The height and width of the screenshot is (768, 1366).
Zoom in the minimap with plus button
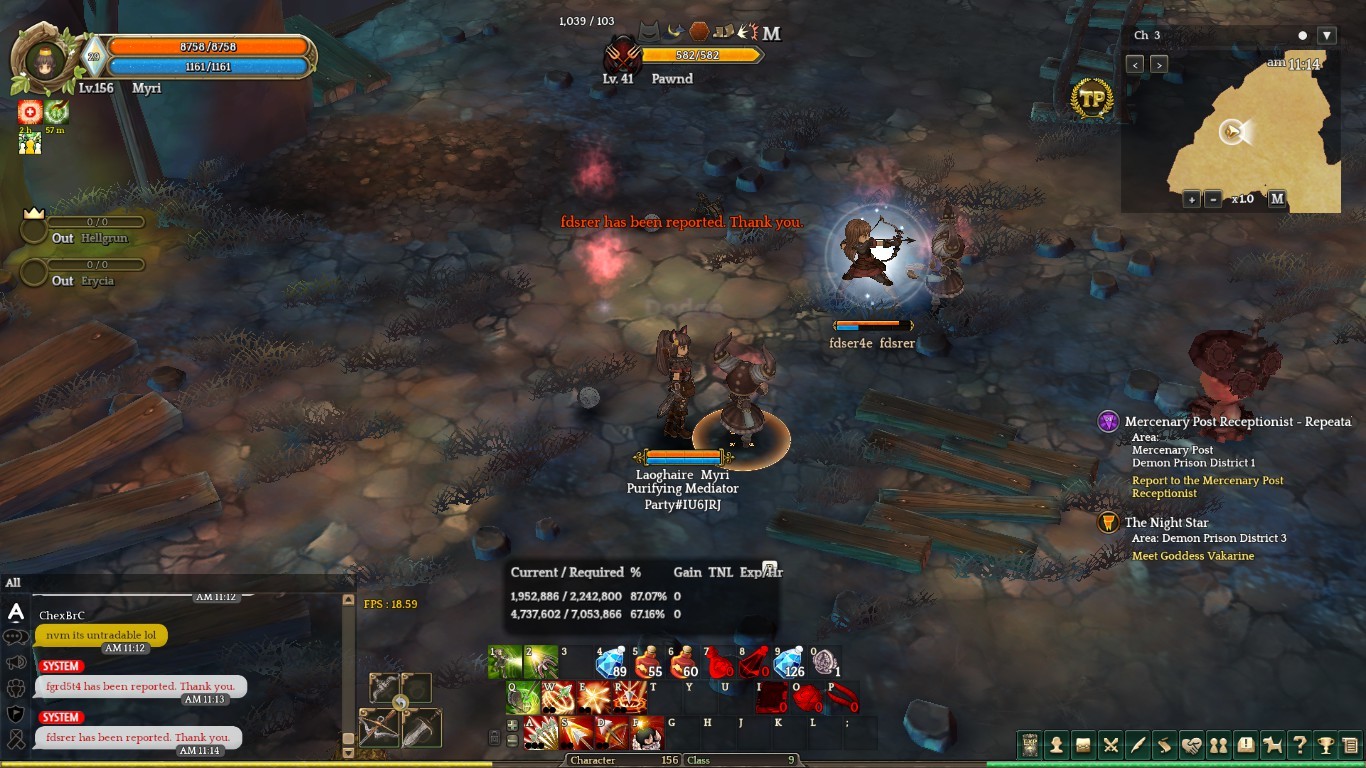1192,199
